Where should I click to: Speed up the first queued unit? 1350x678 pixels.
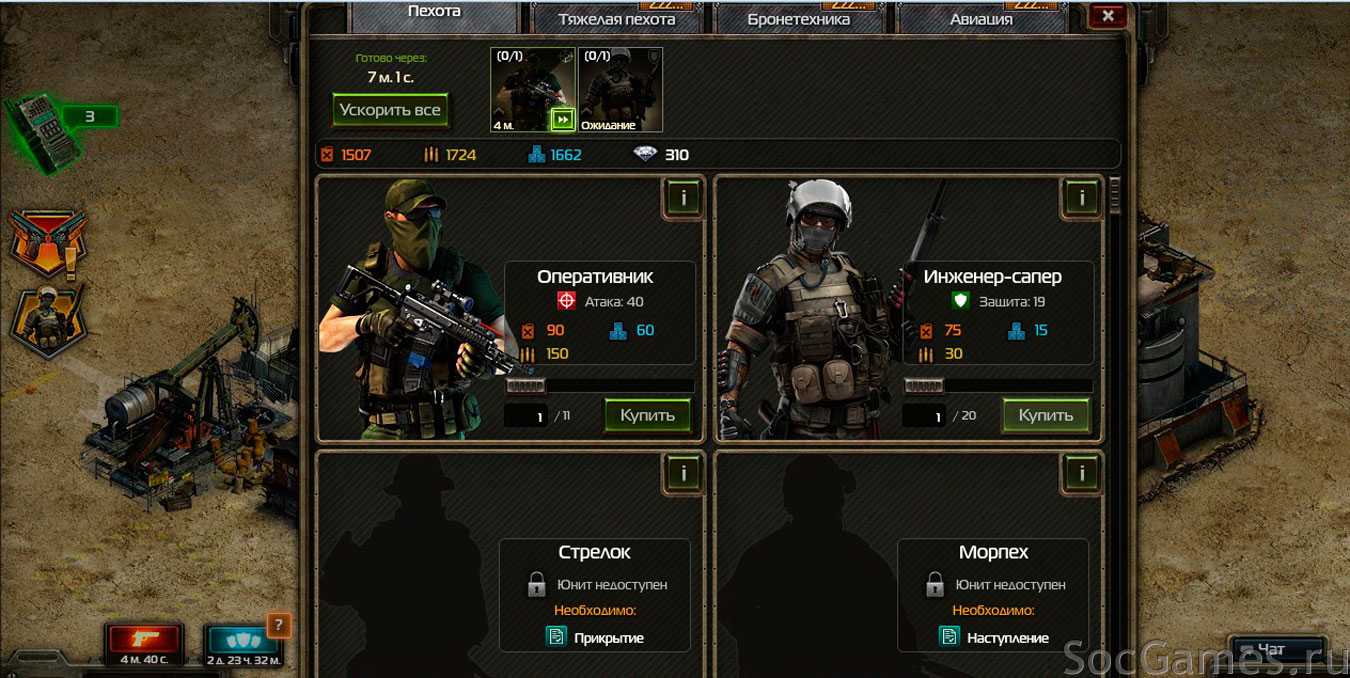[x=562, y=120]
